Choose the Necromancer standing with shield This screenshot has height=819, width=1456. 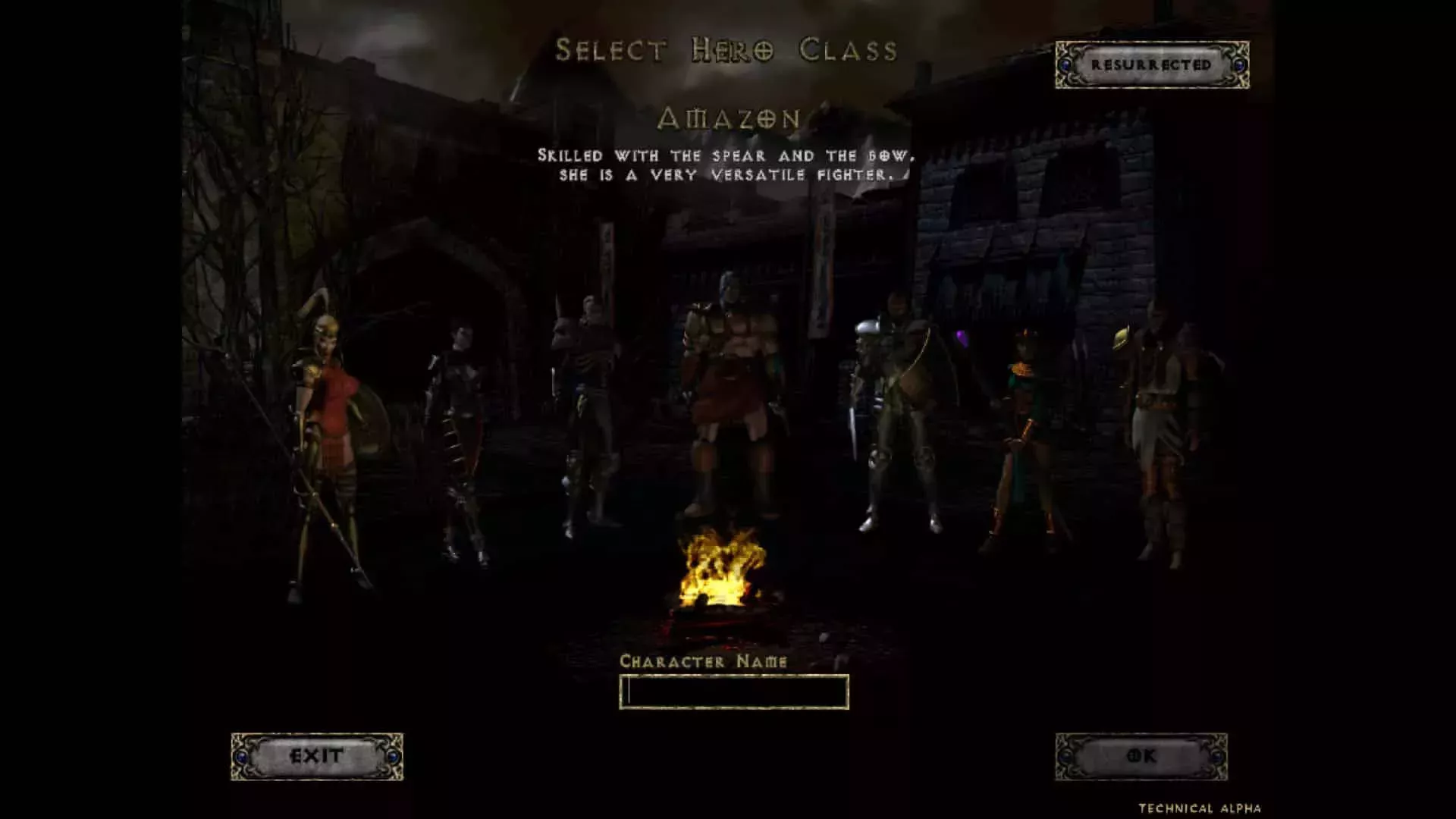tap(588, 394)
